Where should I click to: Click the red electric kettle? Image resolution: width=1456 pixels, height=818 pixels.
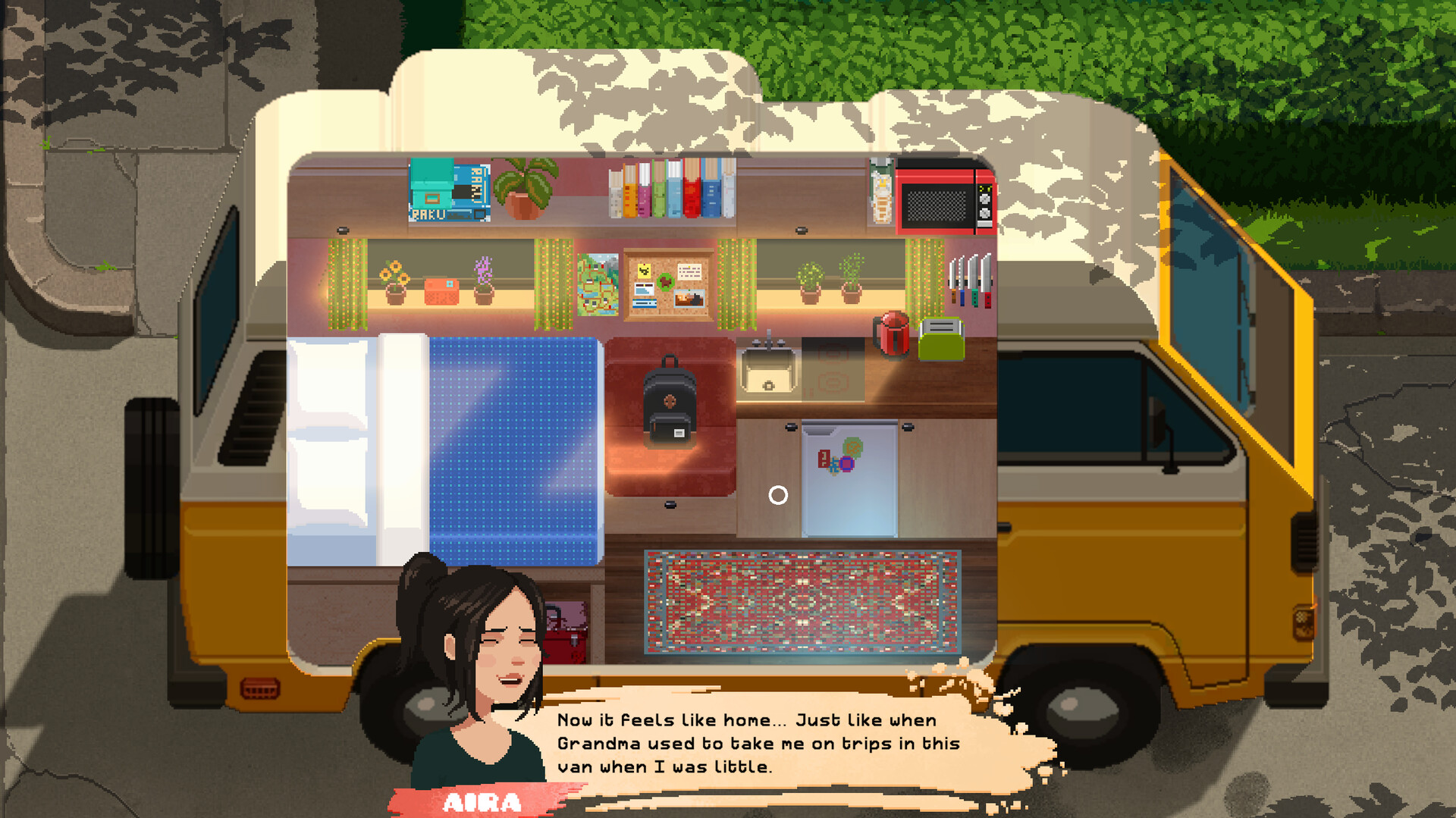[892, 334]
